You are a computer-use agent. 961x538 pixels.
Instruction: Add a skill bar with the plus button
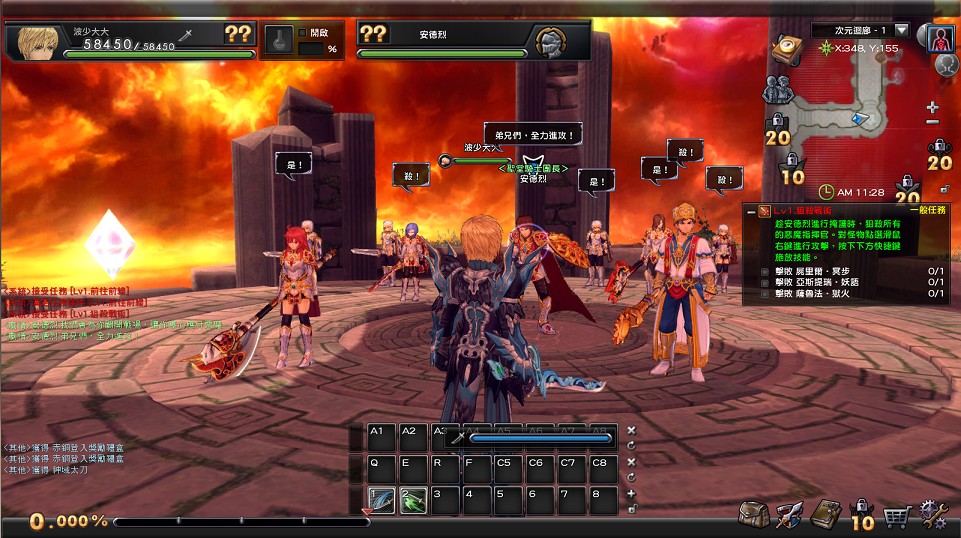point(631,493)
